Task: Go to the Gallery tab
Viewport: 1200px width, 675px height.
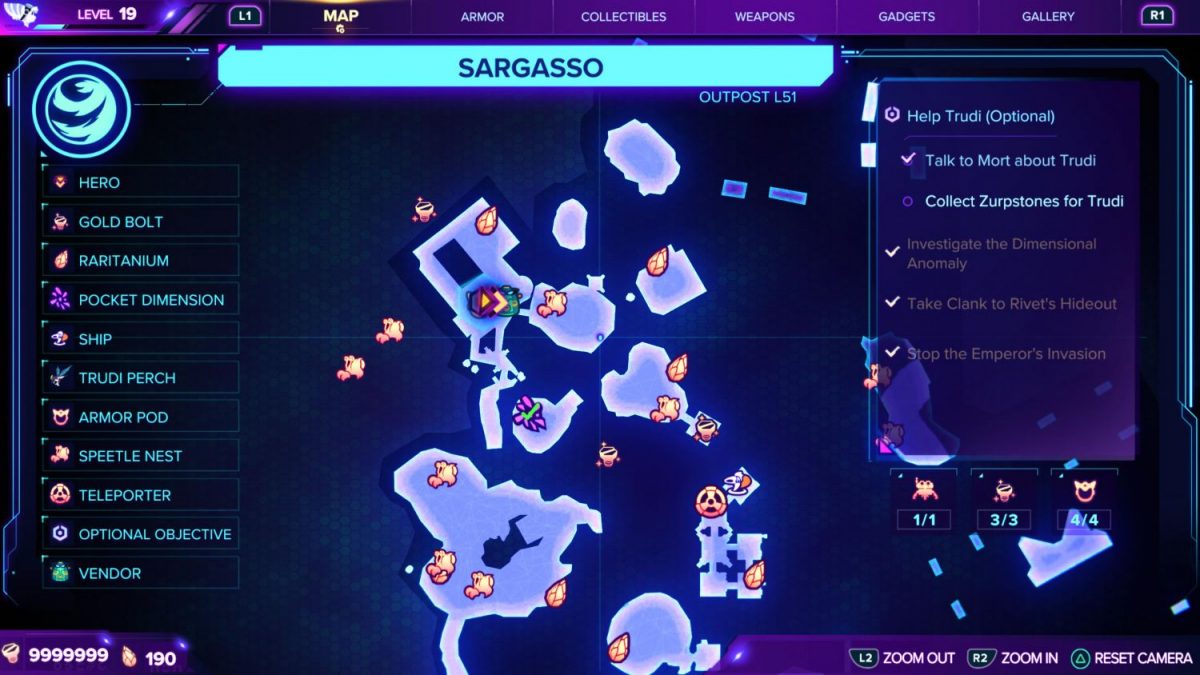Action: [x=1048, y=17]
